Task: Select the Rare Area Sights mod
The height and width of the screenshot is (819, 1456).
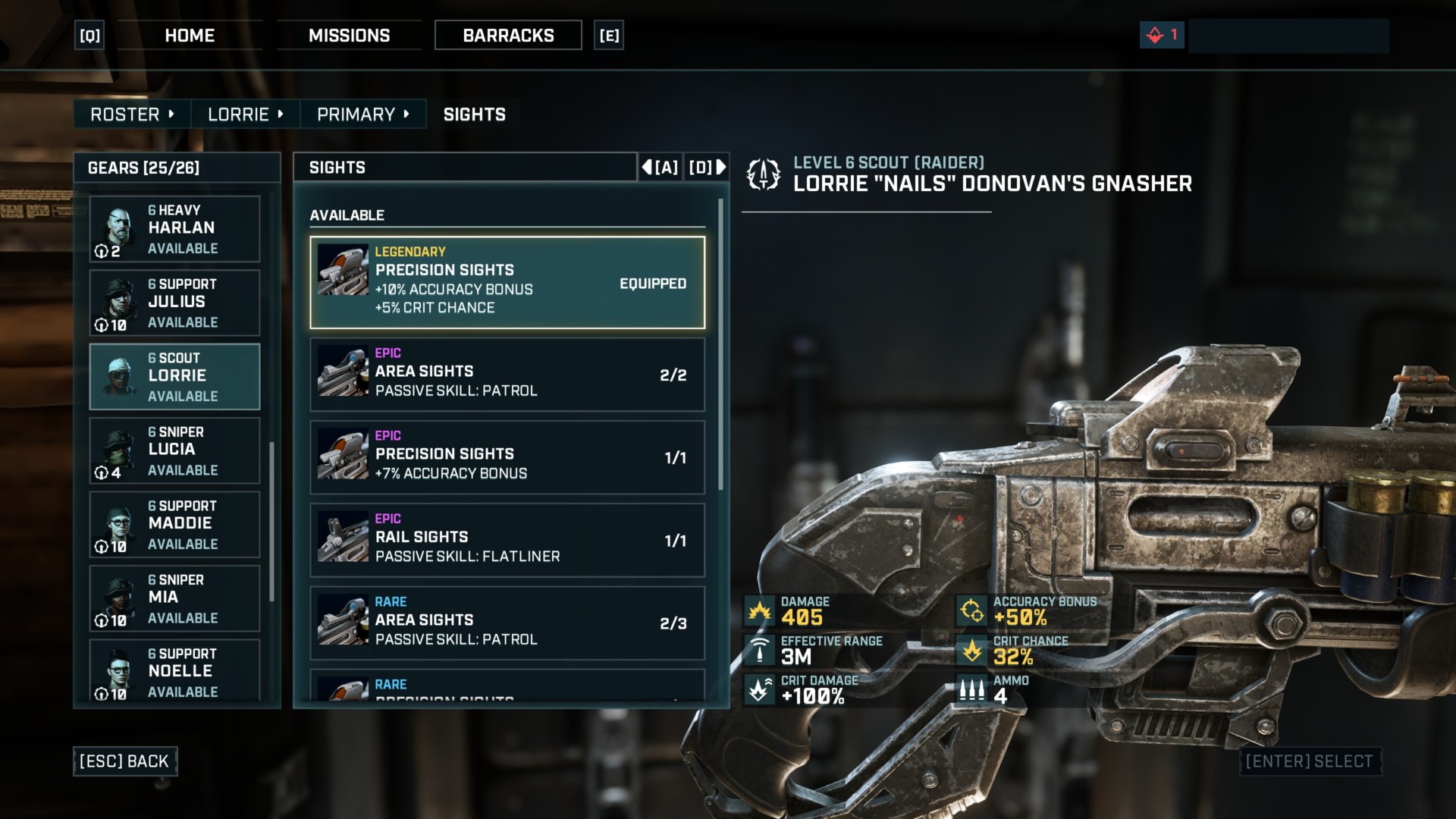Action: point(507,623)
